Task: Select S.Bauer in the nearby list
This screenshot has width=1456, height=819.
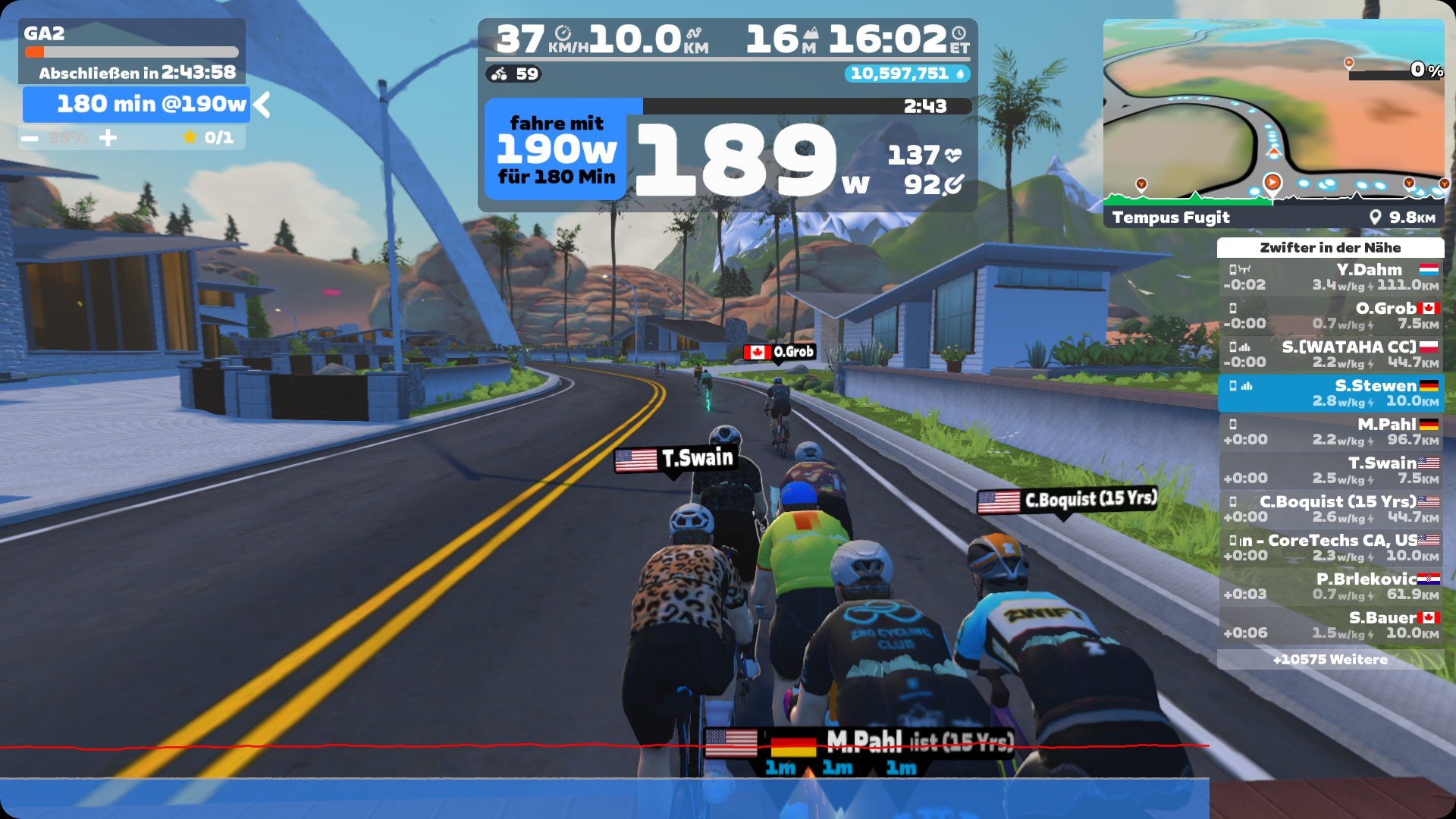Action: 1330,626
